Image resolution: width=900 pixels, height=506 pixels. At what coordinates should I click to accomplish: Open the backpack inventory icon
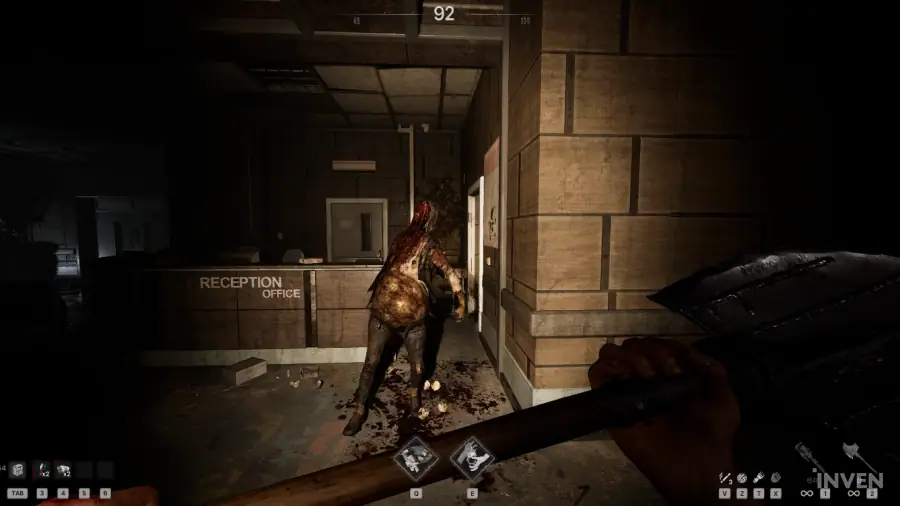[17, 469]
